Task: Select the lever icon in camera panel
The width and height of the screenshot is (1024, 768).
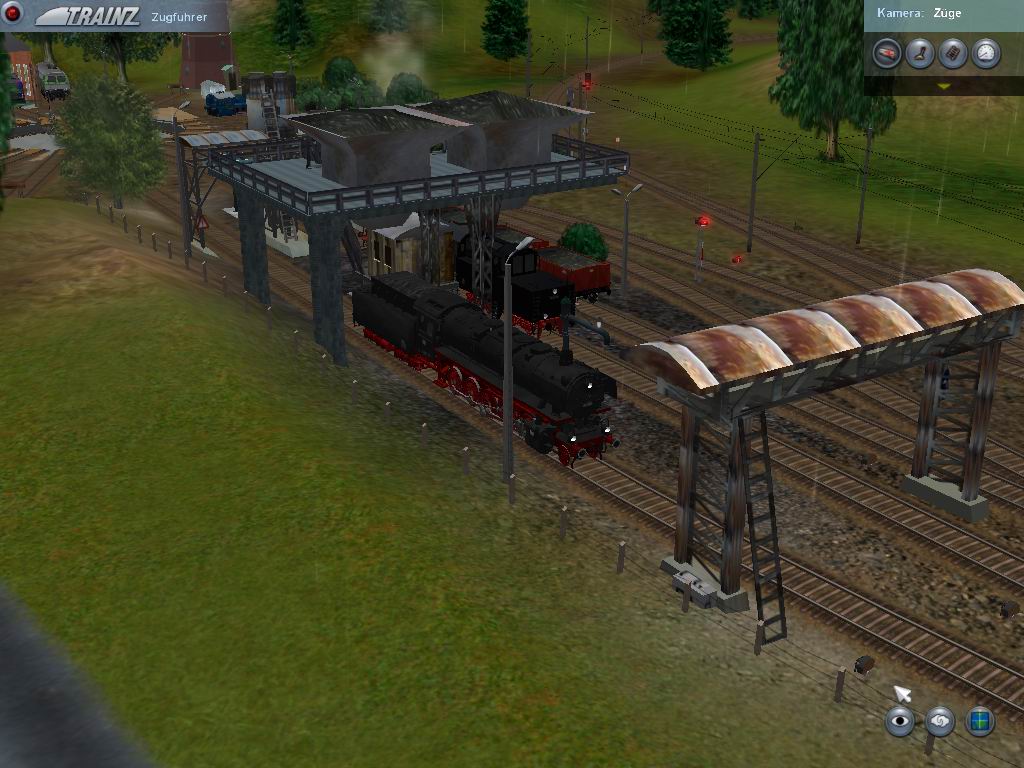Action: (920, 53)
